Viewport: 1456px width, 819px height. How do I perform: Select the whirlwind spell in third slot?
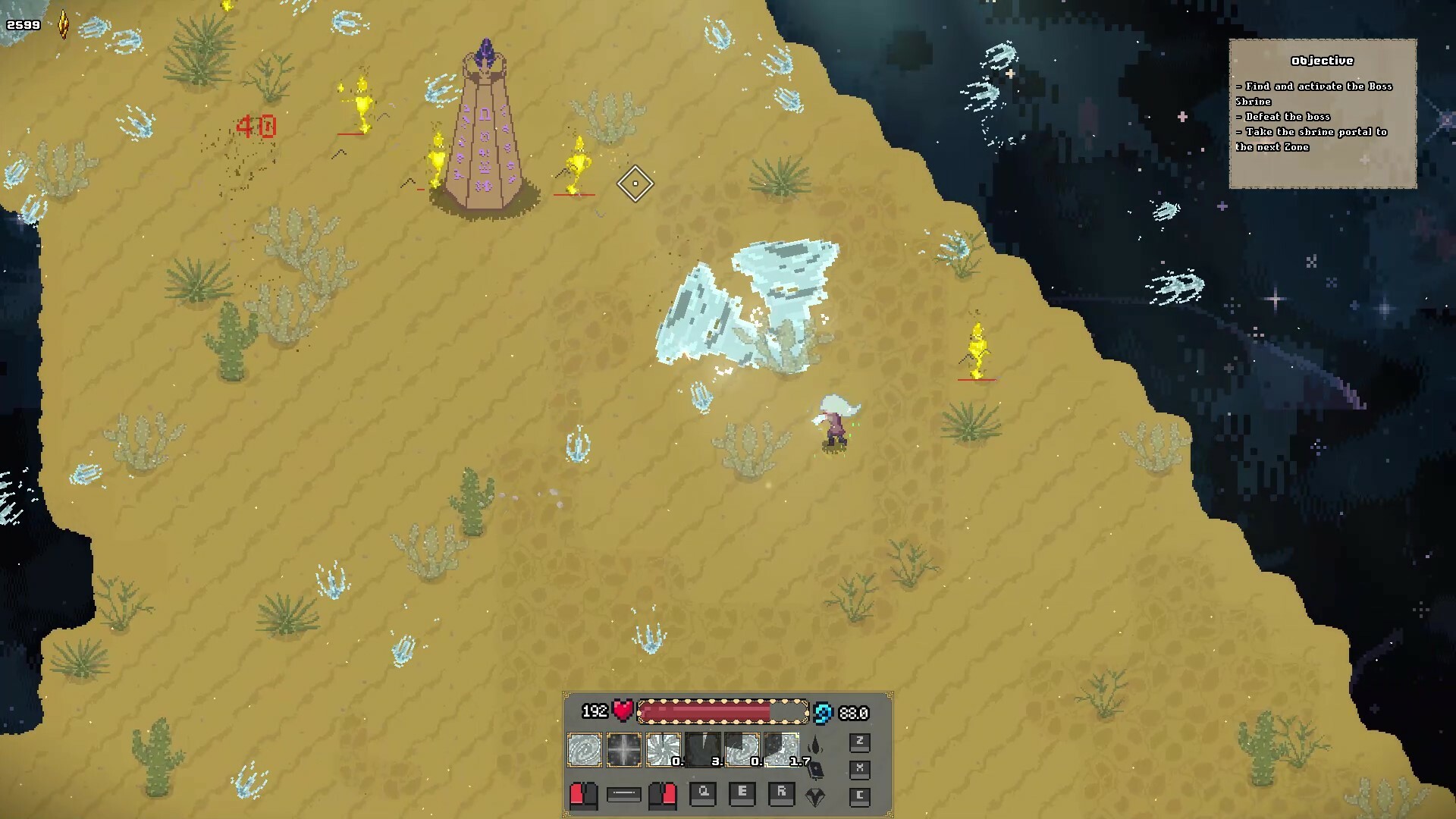pyautogui.click(x=663, y=749)
